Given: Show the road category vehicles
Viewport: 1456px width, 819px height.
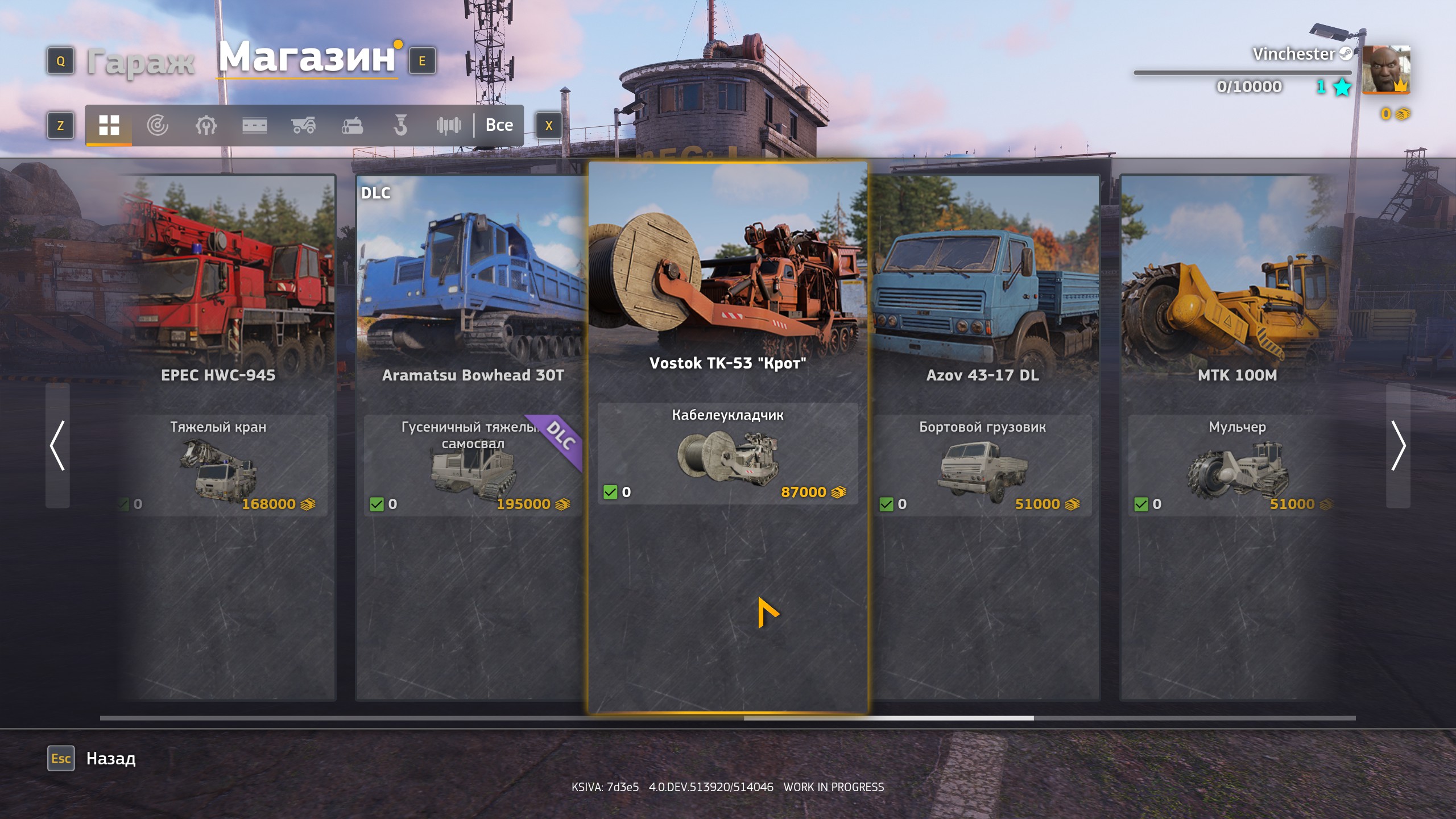Looking at the screenshot, I should coord(254,125).
